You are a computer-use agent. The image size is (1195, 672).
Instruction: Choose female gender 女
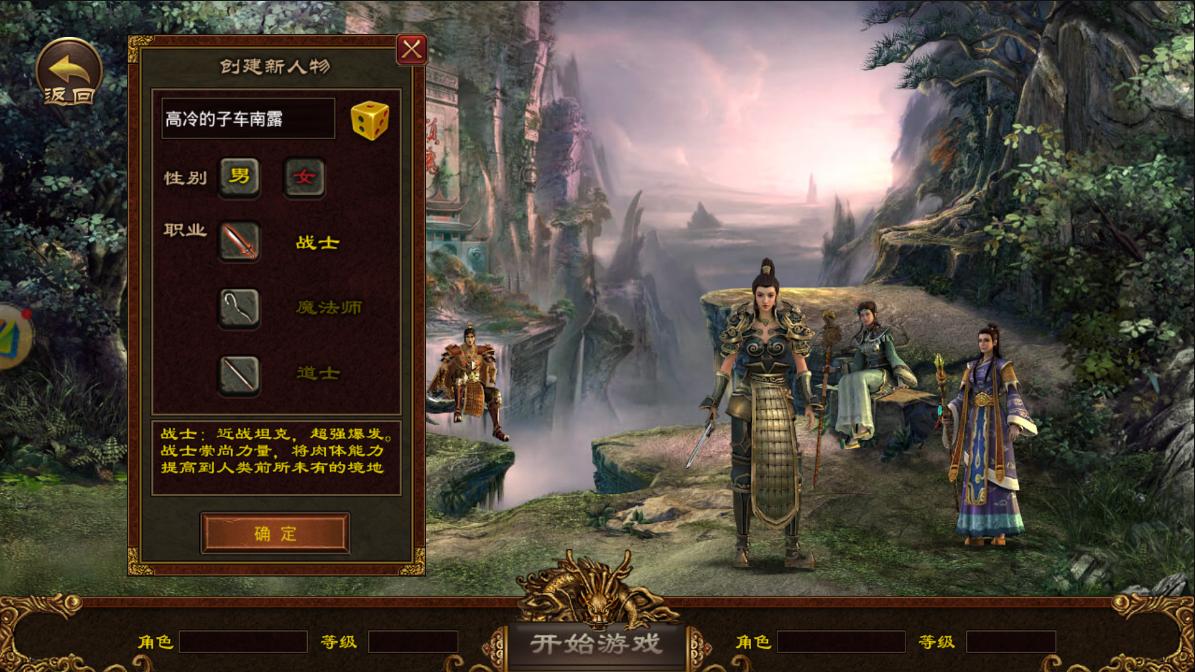pos(304,178)
